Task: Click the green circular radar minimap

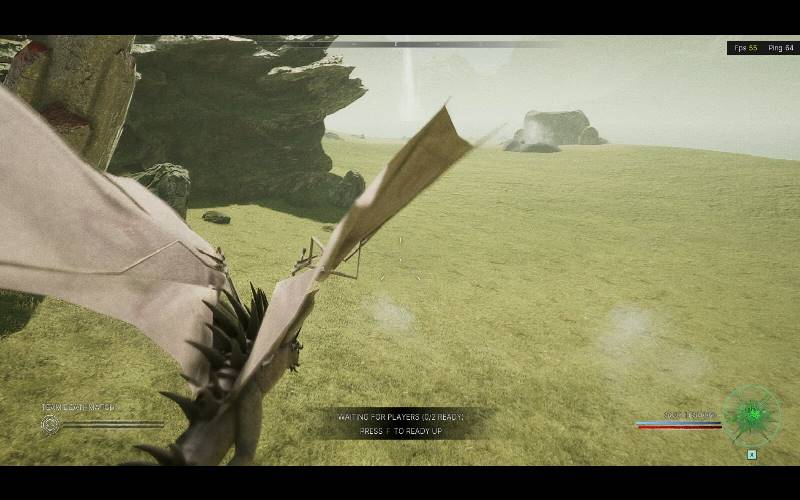Action: (752, 415)
